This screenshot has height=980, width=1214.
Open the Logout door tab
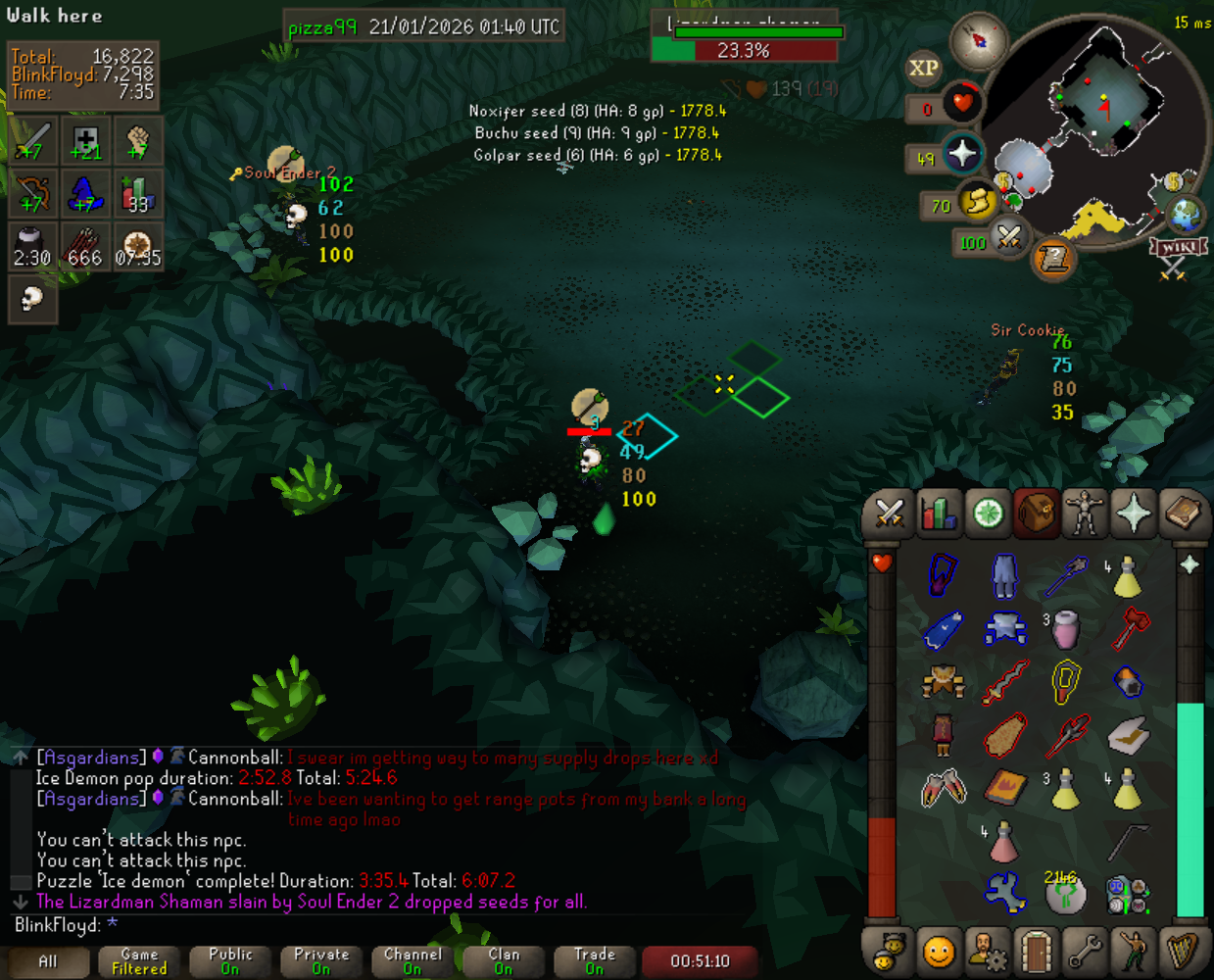tap(1036, 951)
